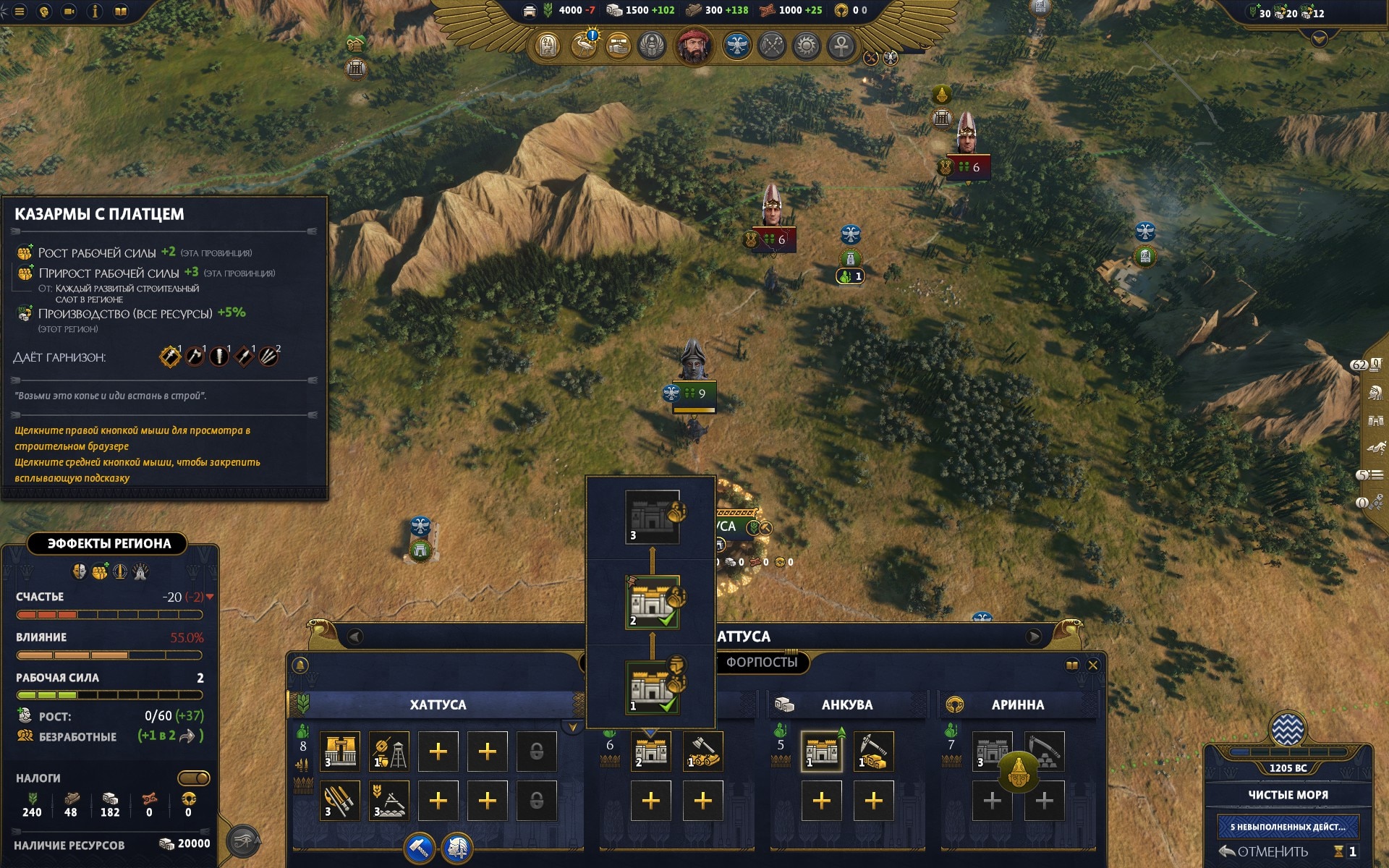The image size is (1389, 868).
Task: Click the blue hammer repair button
Action: click(420, 848)
